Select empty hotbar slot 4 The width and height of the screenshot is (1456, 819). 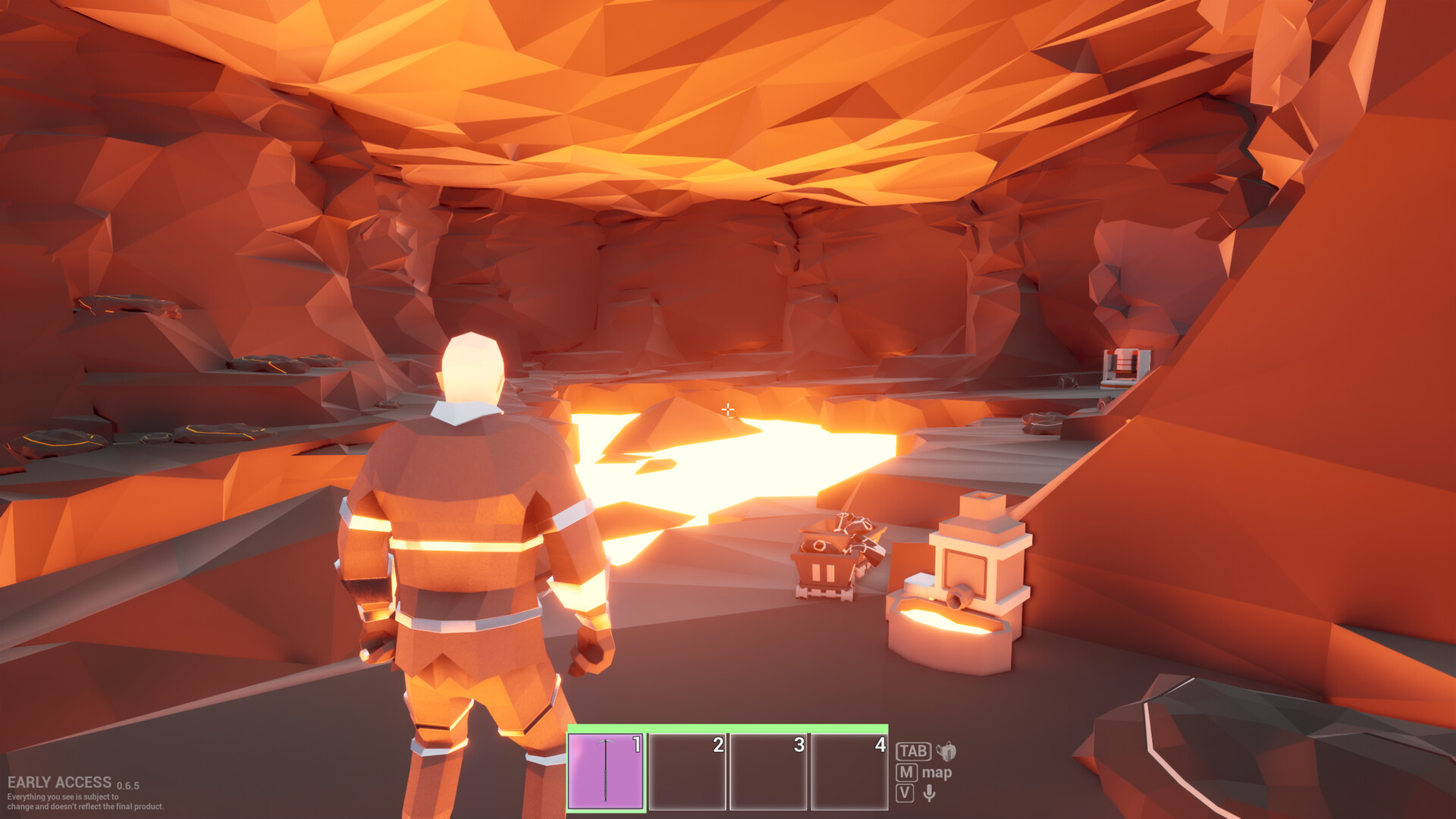(x=851, y=770)
